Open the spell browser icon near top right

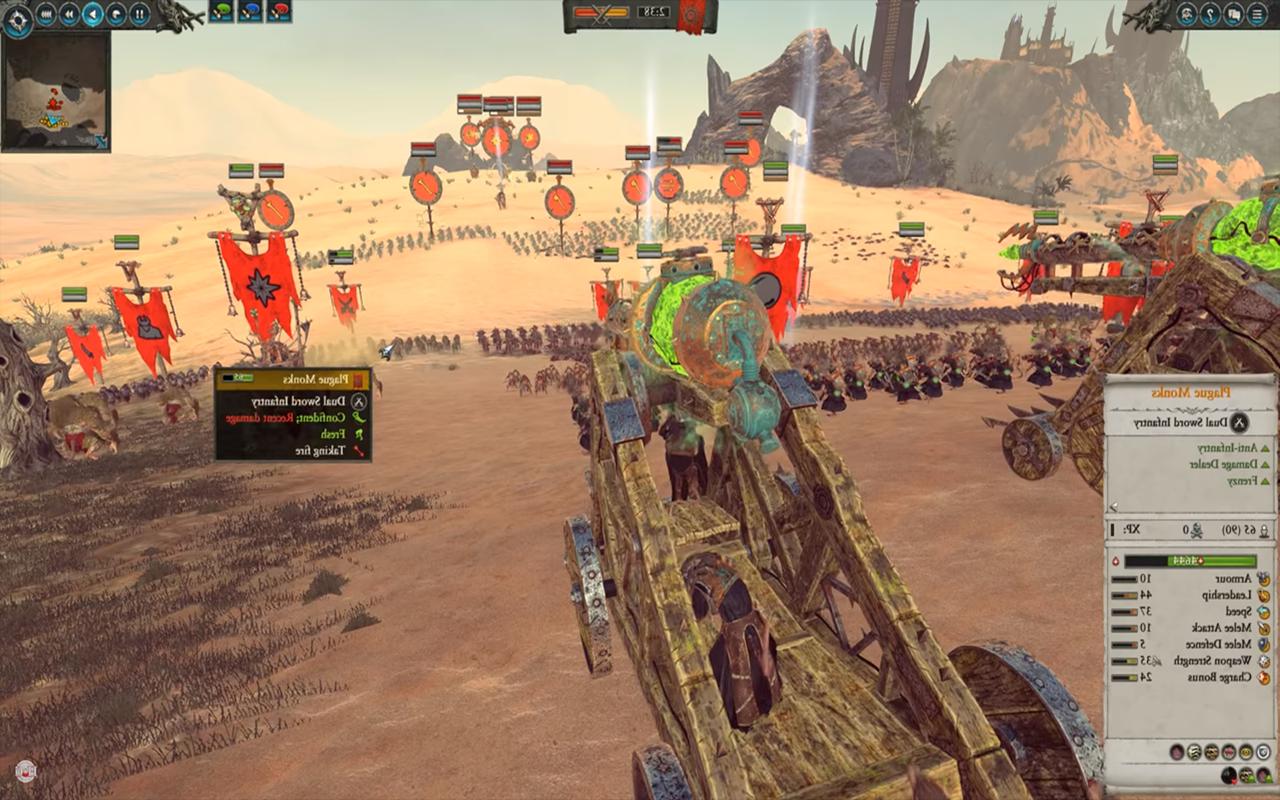click(1187, 14)
